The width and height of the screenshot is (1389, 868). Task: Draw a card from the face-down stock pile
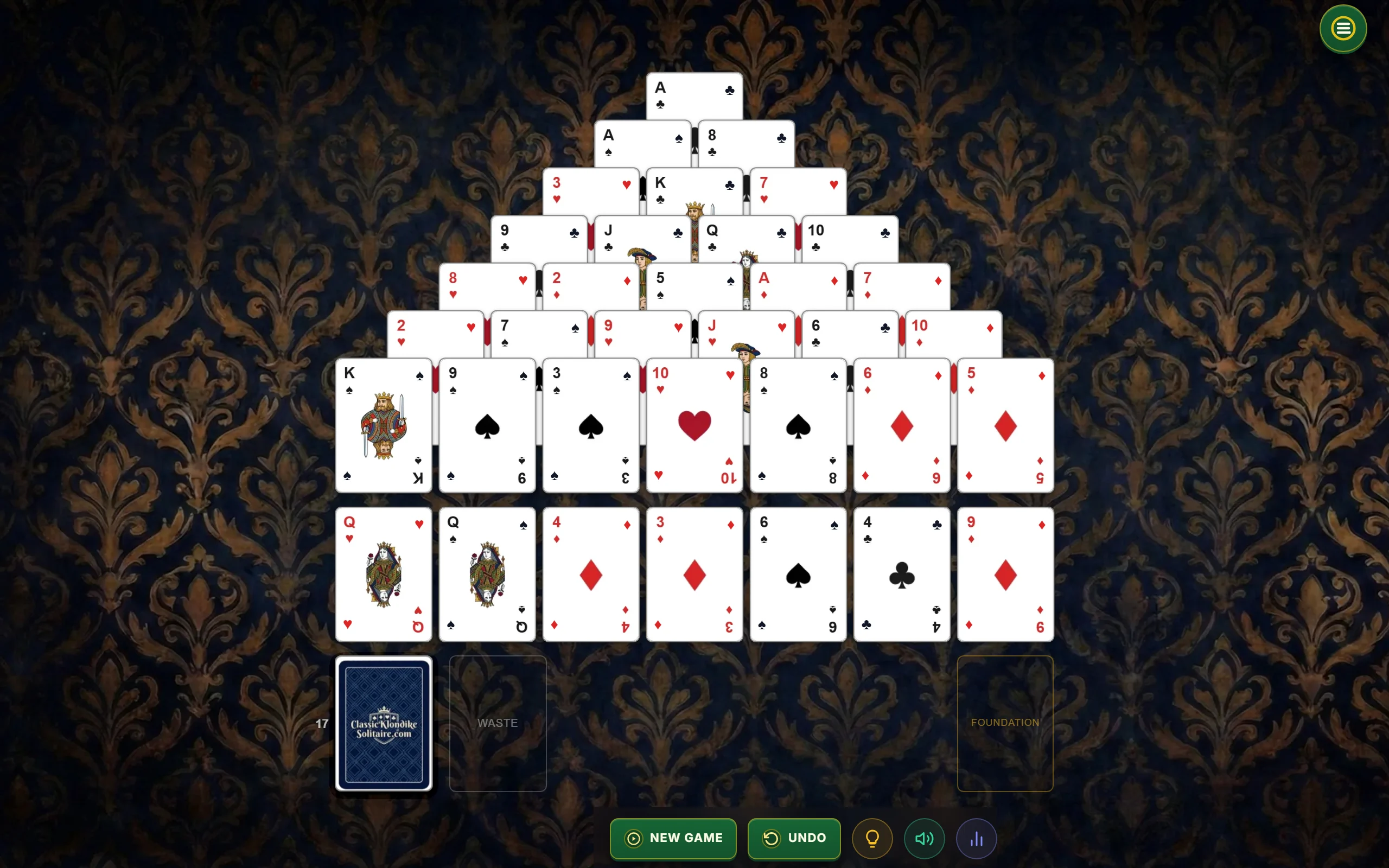pos(384,722)
